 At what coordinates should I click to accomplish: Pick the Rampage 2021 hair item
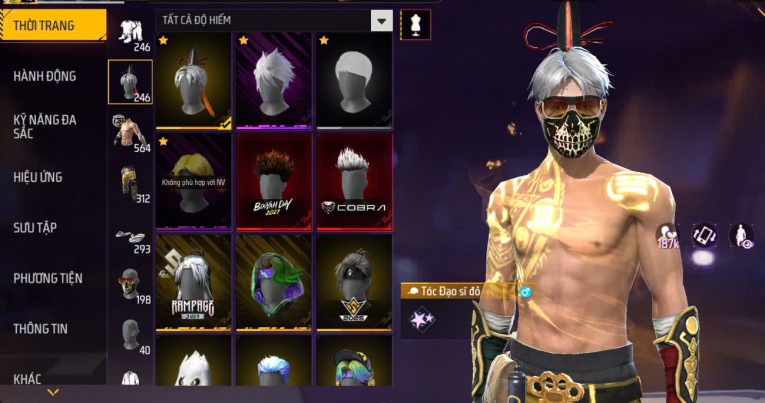pos(194,281)
